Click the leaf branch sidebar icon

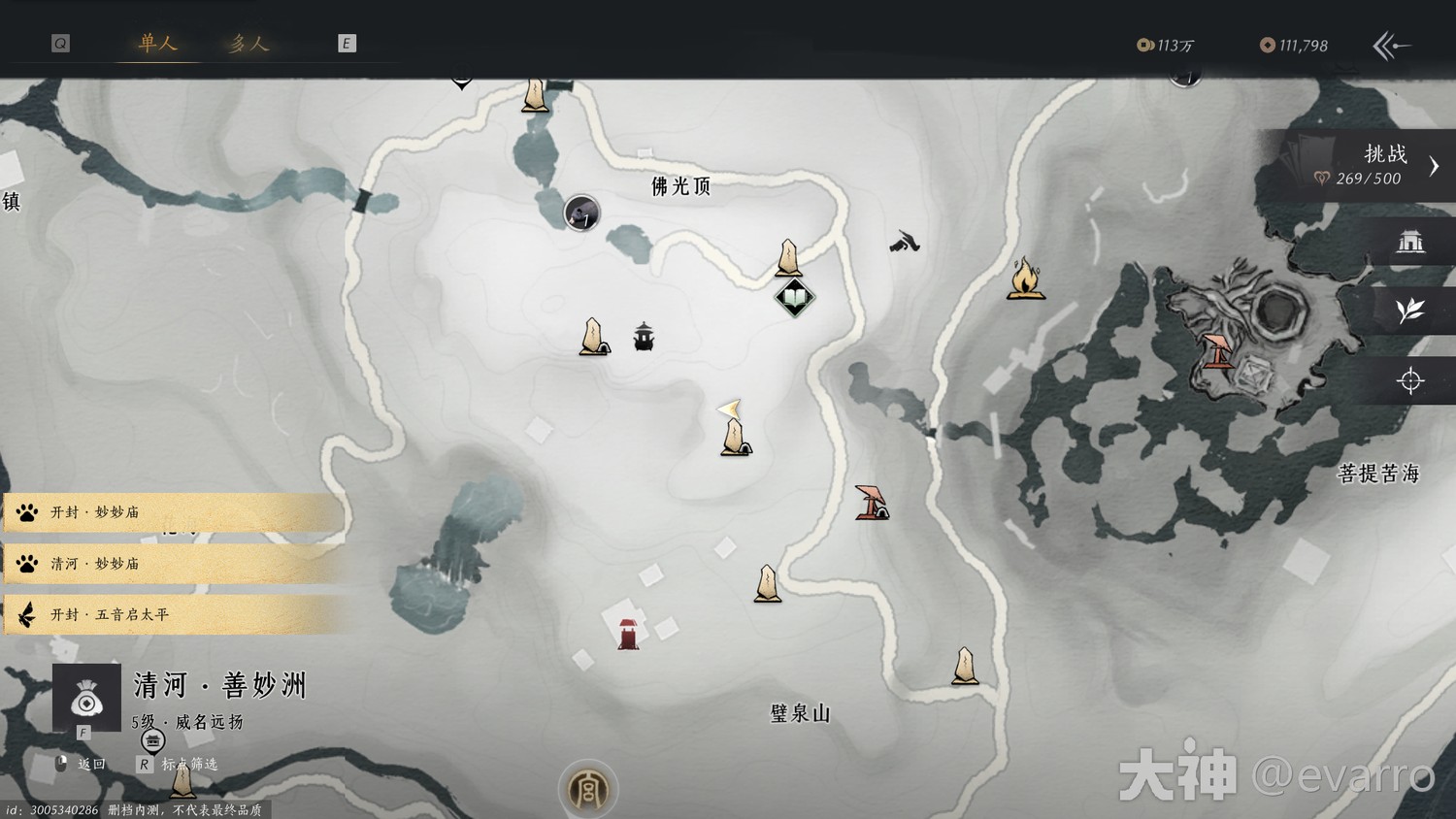[1409, 311]
